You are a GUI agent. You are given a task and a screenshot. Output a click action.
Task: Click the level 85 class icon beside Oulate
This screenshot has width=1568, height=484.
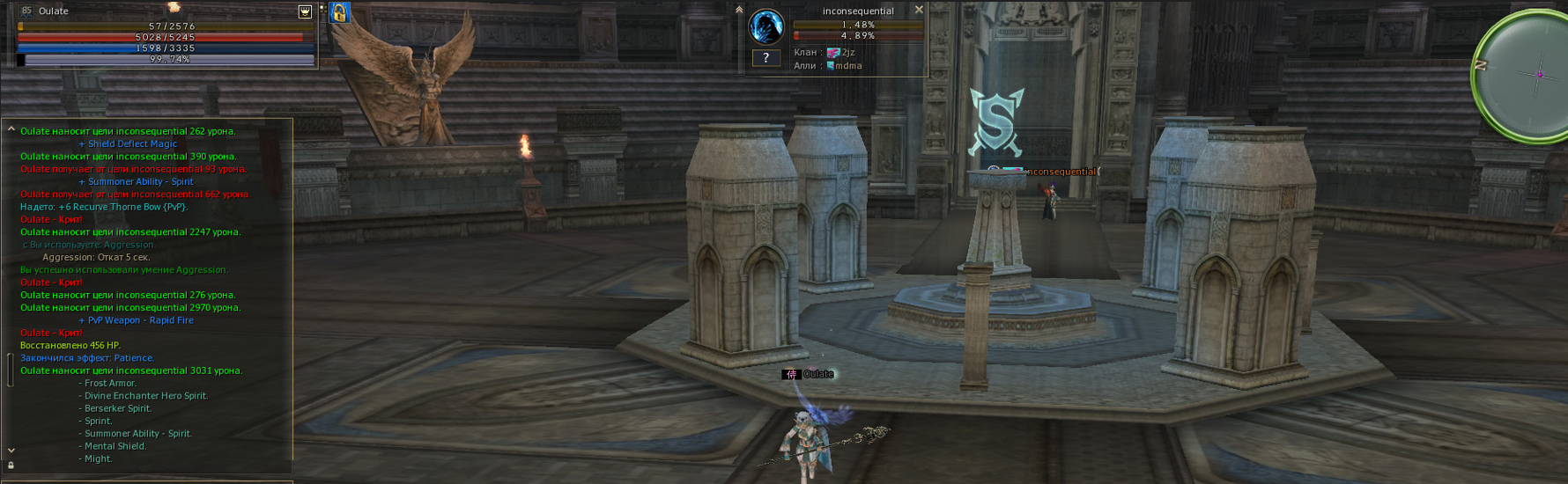click(26, 11)
